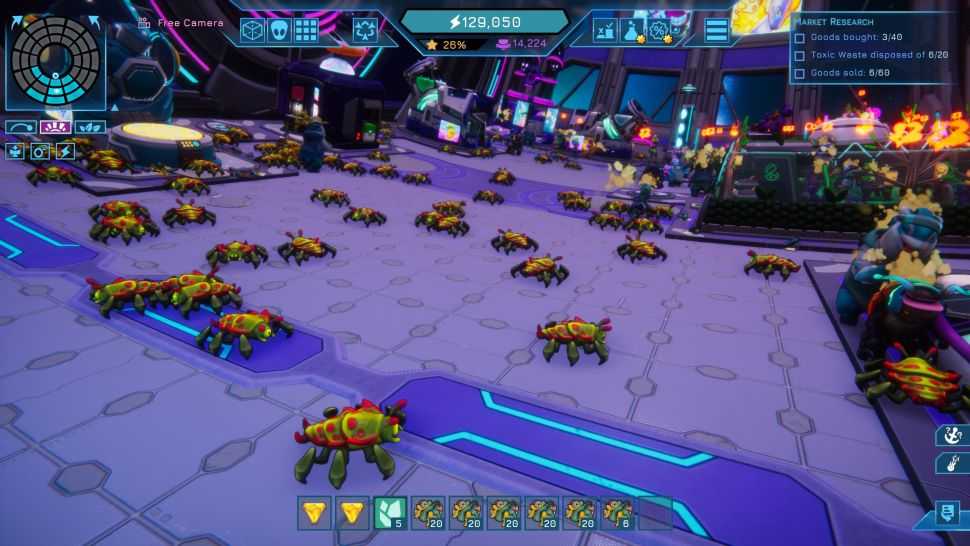970x546 pixels.
Task: Click the Free Camera mode label
Action: (189, 22)
